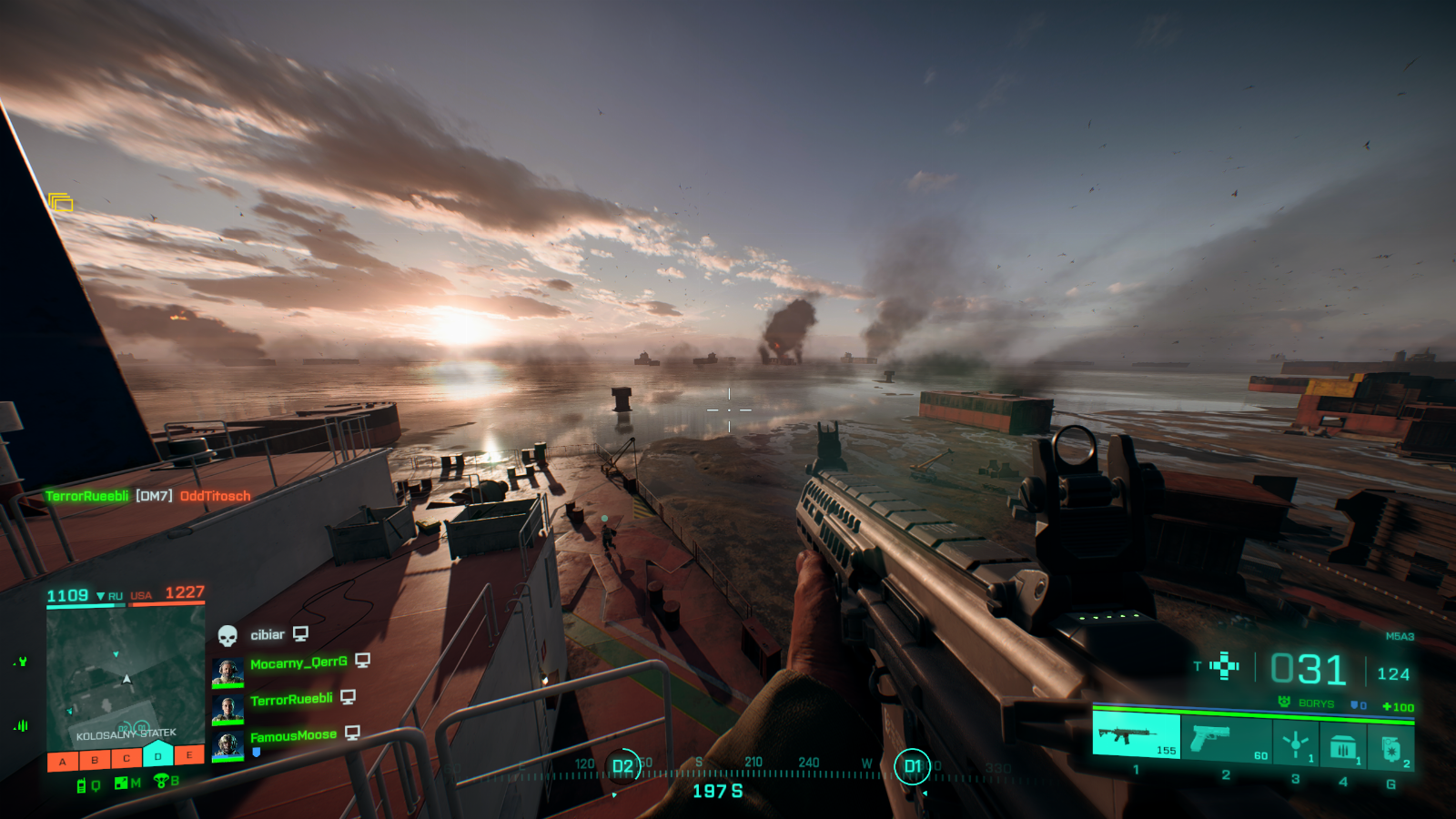Select the highlighted sector D tile
Image resolution: width=1456 pixels, height=819 pixels.
158,754
